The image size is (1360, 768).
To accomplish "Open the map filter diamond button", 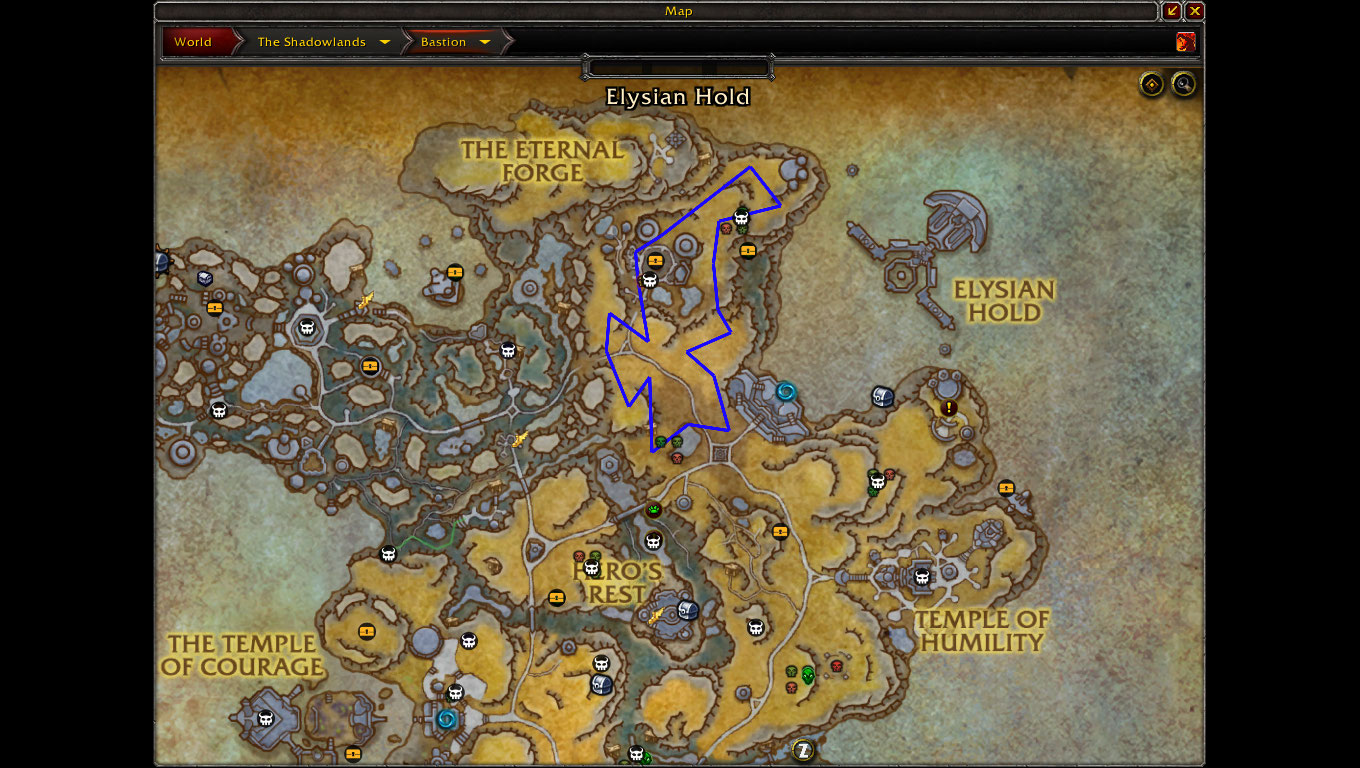I will click(x=1152, y=84).
